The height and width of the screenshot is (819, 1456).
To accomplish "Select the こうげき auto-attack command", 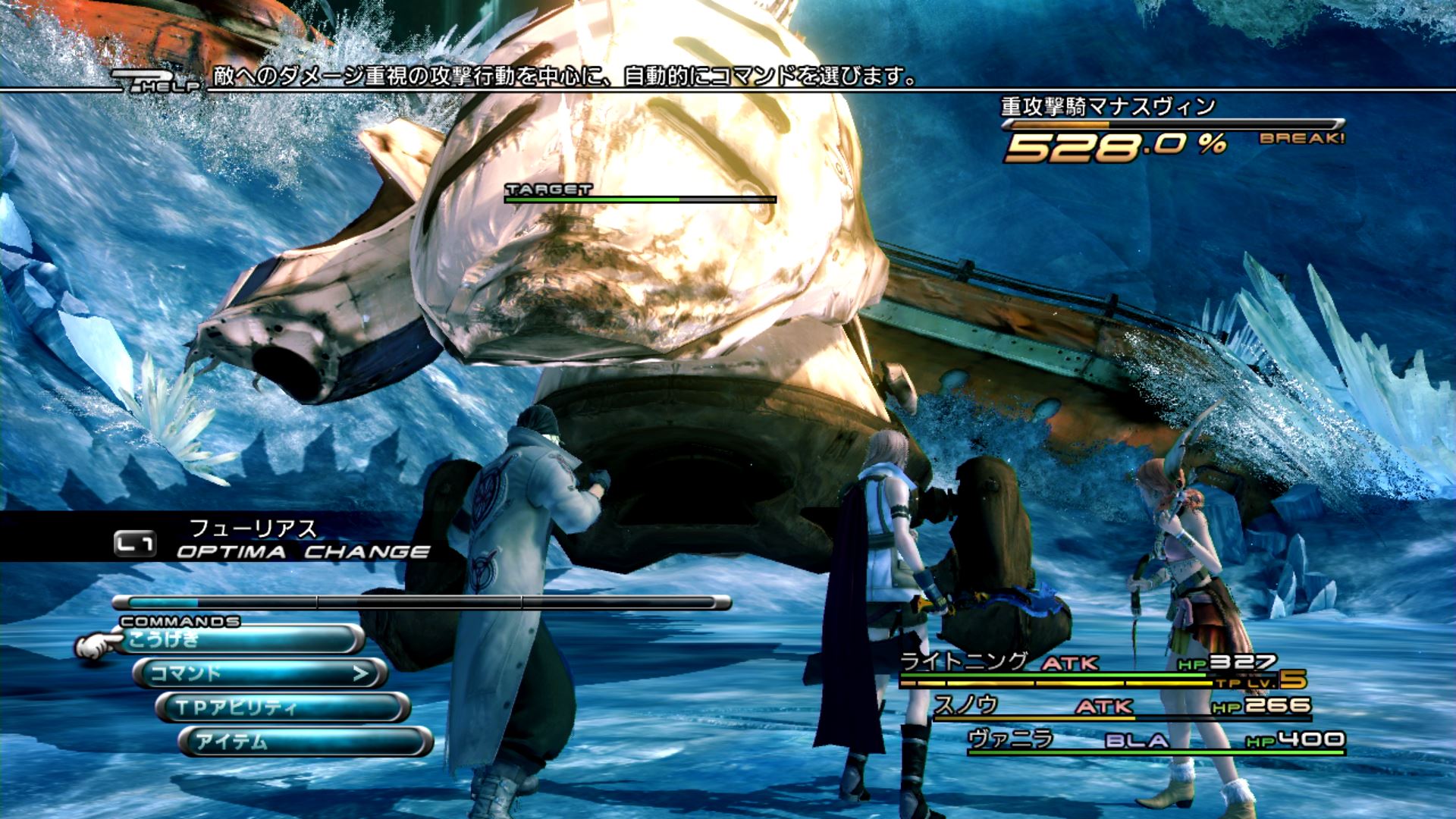I will click(241, 640).
